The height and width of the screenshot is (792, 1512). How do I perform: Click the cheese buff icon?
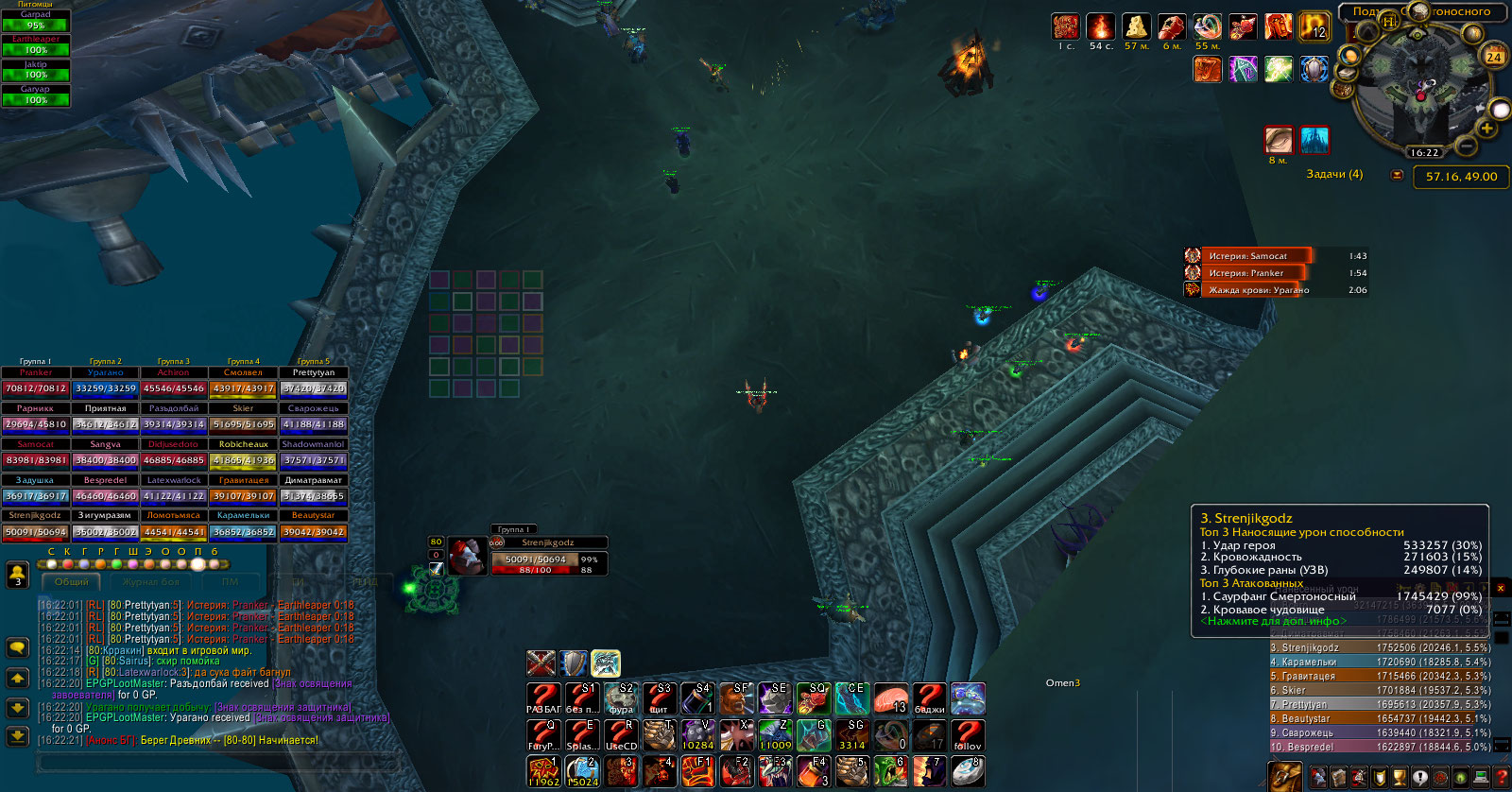pos(1136,27)
